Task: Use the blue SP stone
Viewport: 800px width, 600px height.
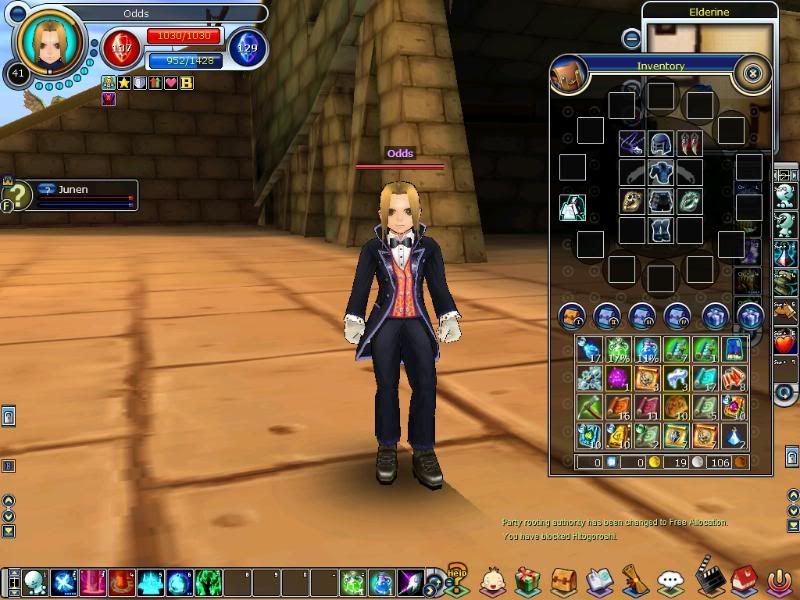Action: point(247,47)
